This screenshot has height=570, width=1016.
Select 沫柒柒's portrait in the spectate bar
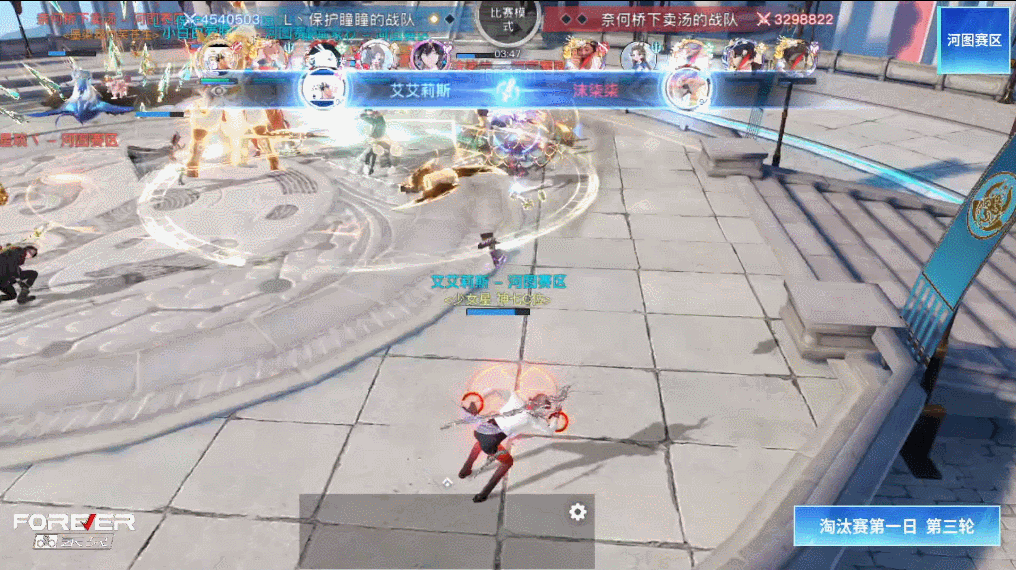tap(688, 88)
